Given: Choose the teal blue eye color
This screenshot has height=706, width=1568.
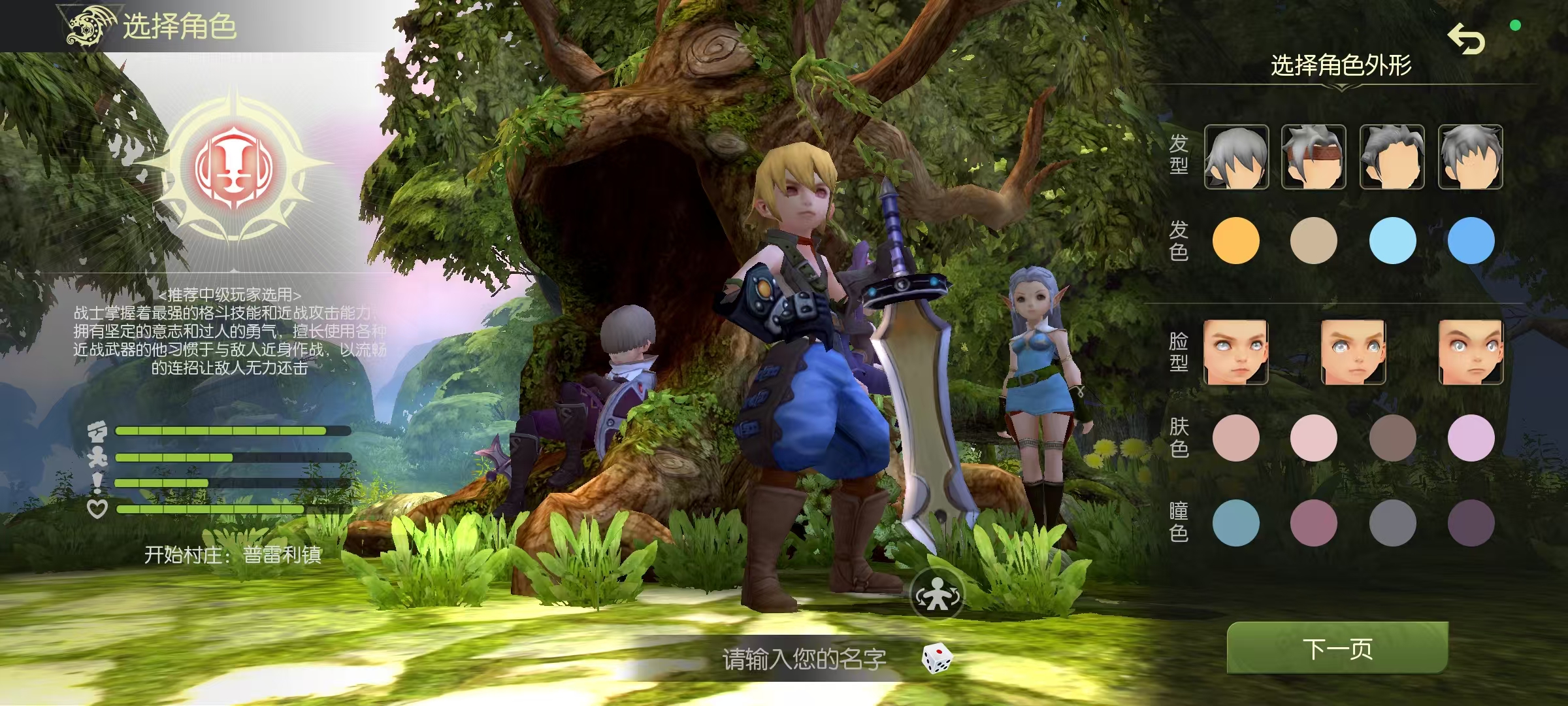Looking at the screenshot, I should [1235, 523].
